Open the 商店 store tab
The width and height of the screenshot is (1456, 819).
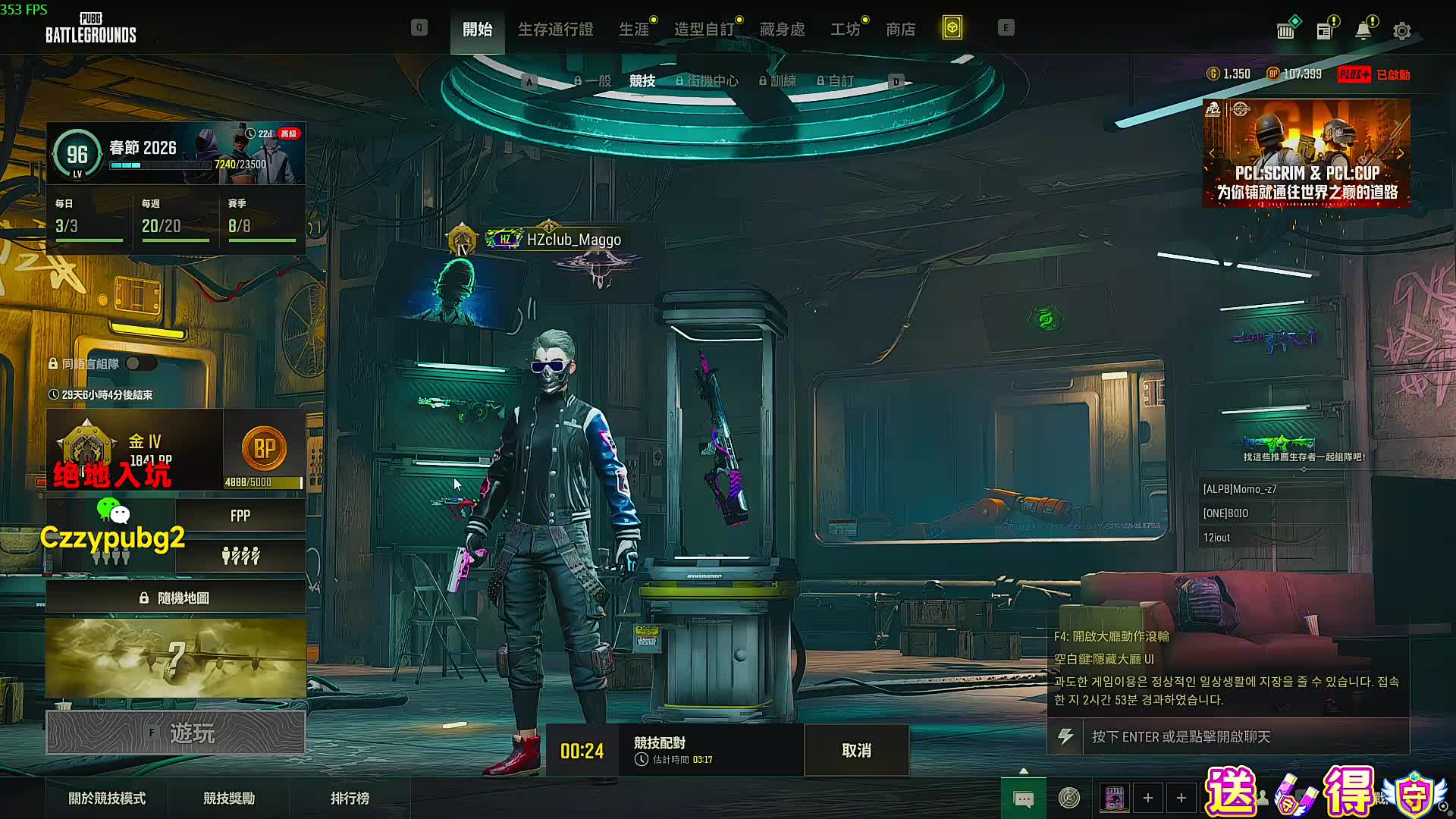[900, 29]
